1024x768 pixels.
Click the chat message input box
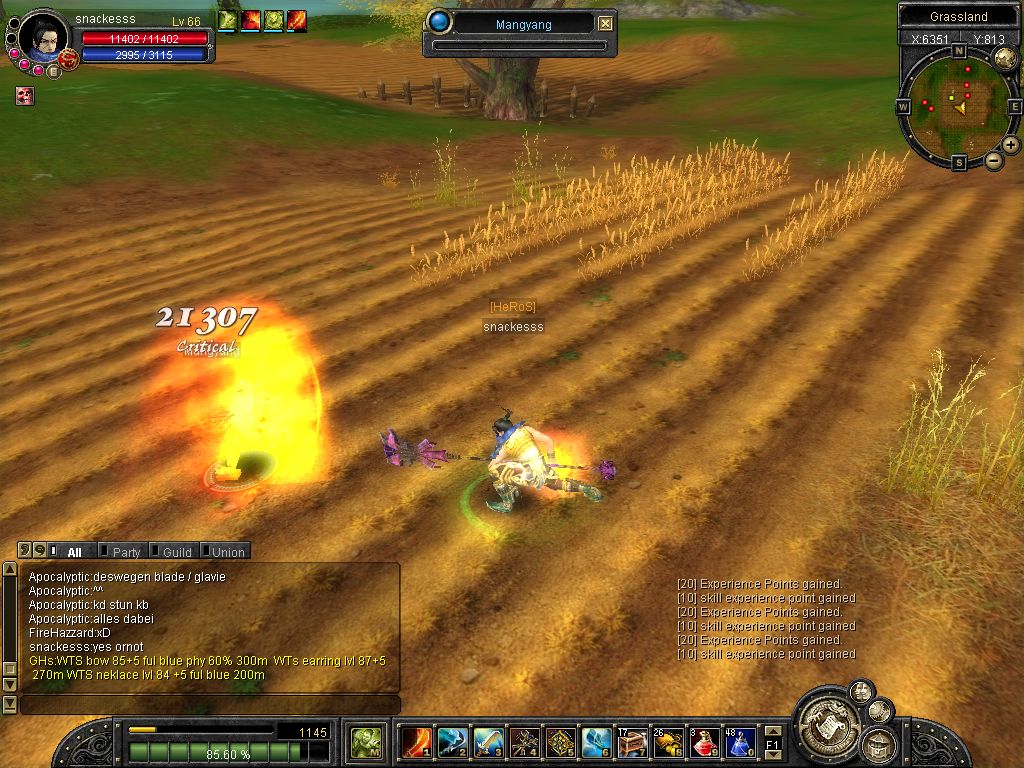tap(208, 705)
